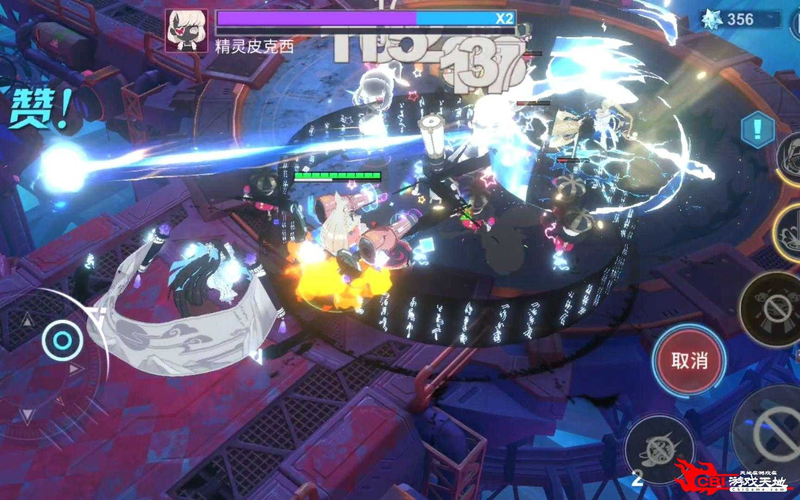Image resolution: width=800 pixels, height=500 pixels.
Task: Activate the disabled skill with counter 2
Action: click(x=658, y=447)
